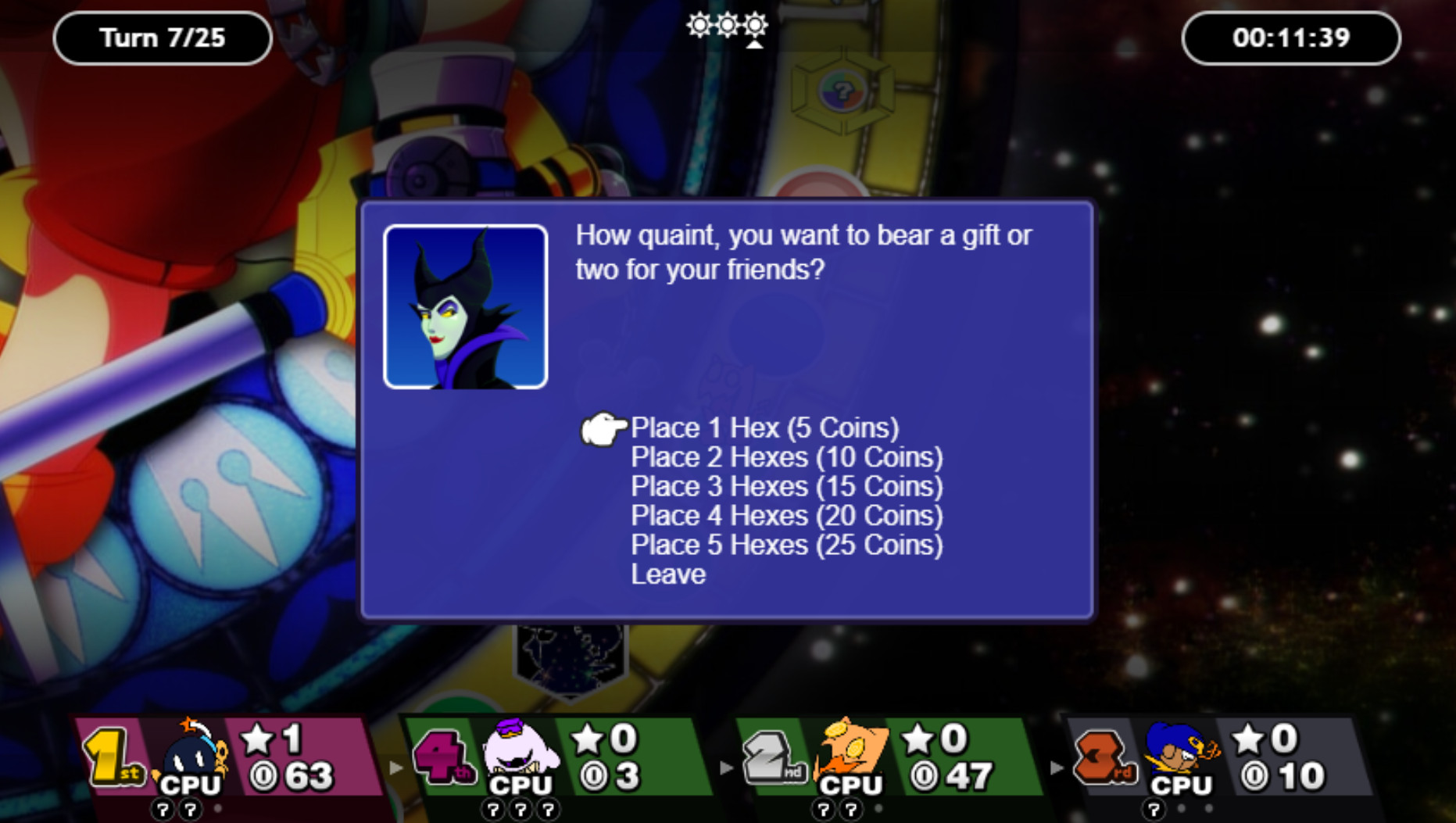This screenshot has height=823, width=1456.
Task: Click the hand cursor pointer icon
Action: [604, 428]
